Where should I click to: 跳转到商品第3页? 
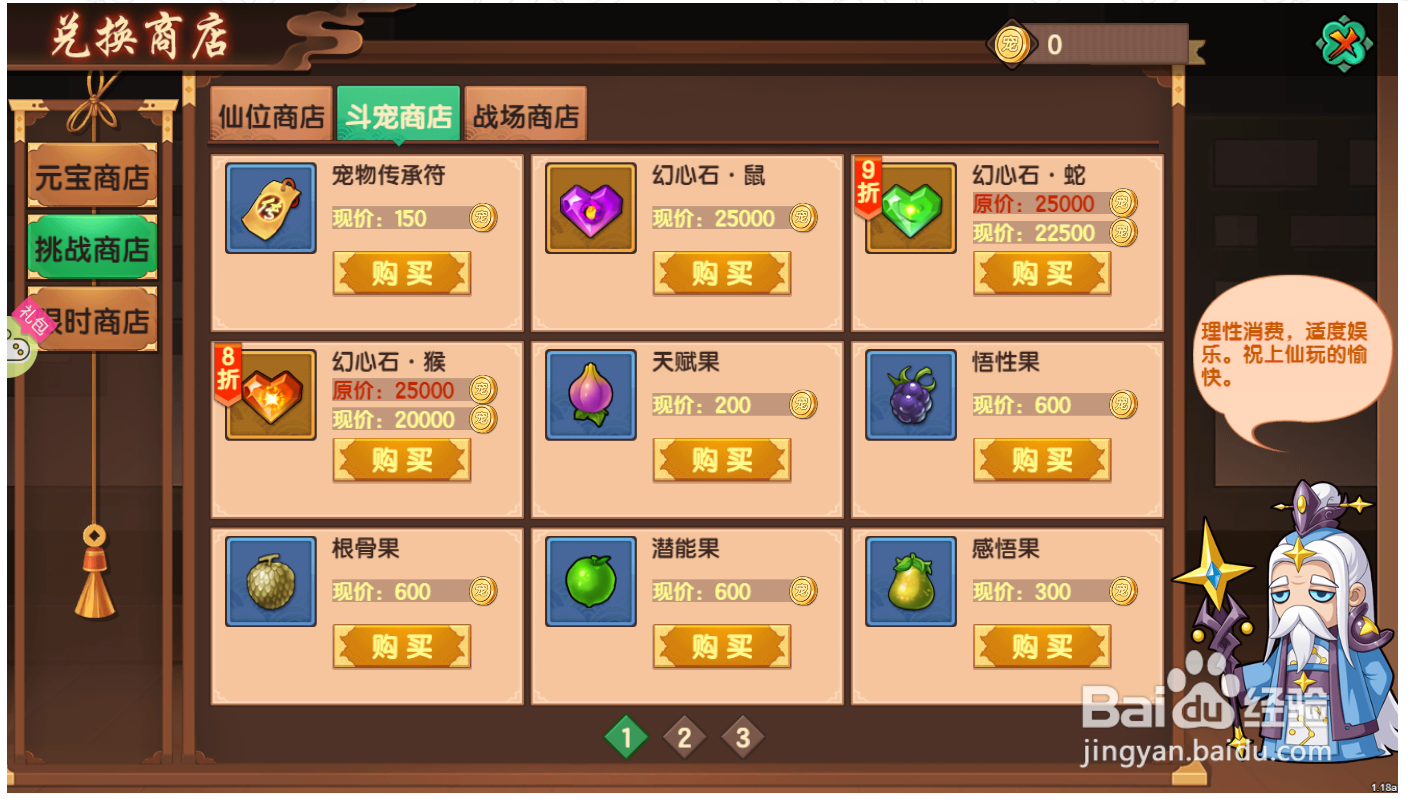click(743, 737)
